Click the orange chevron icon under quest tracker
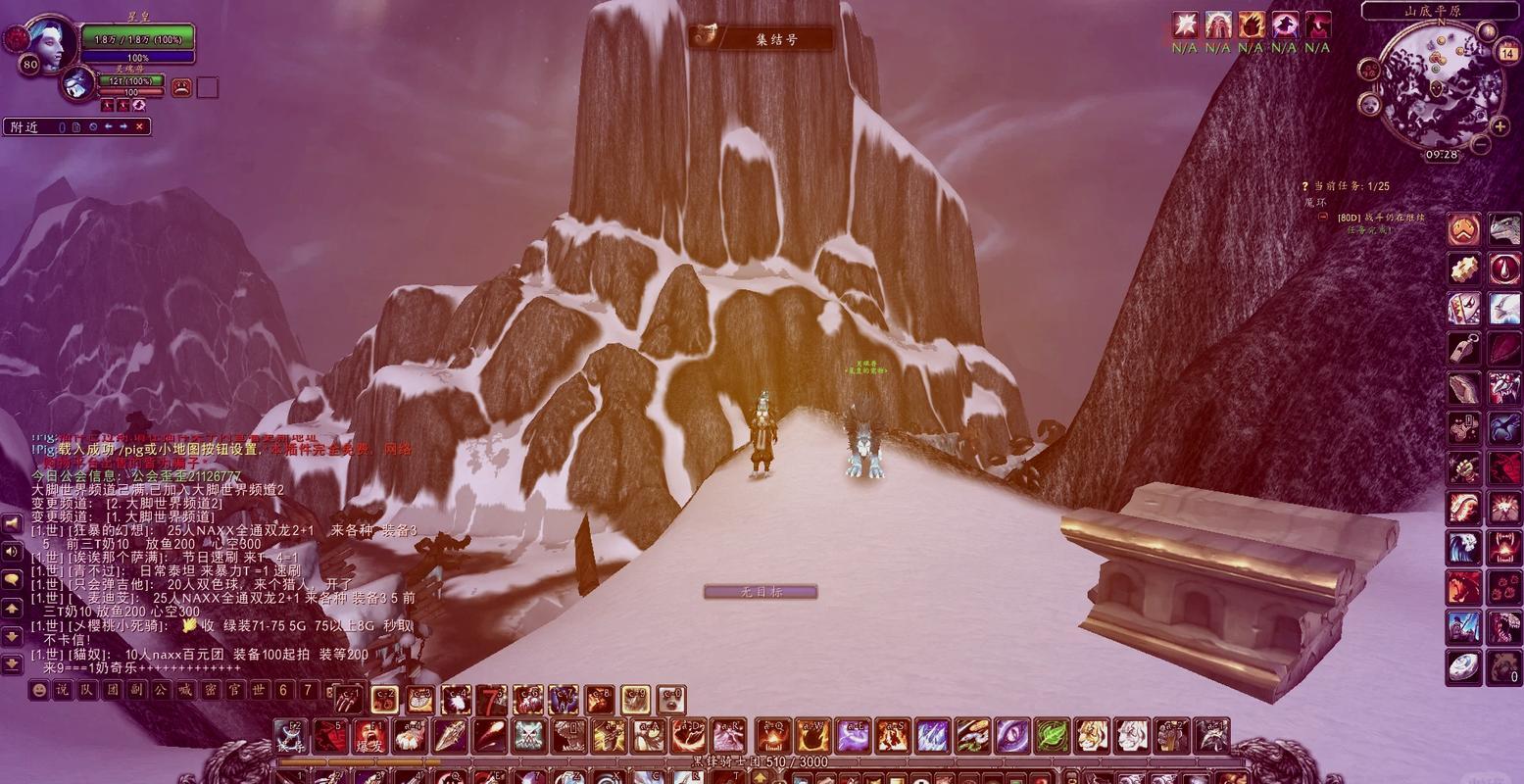This screenshot has width=1524, height=784. (x=1464, y=229)
